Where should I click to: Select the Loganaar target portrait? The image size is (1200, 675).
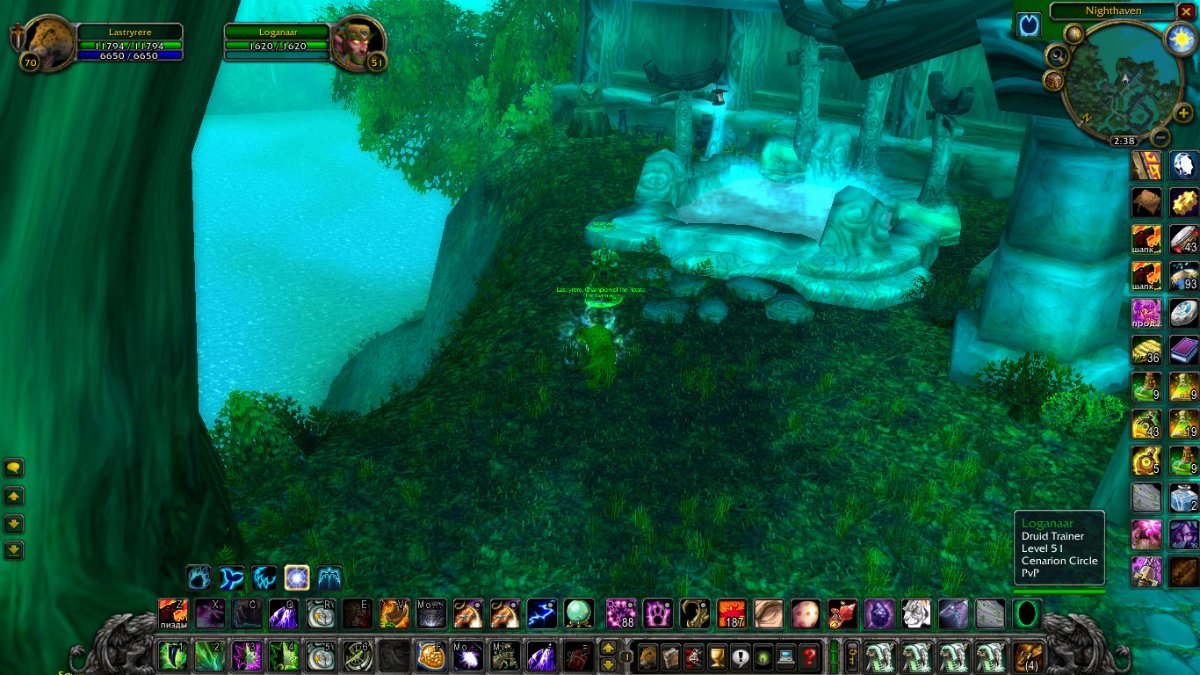click(357, 43)
